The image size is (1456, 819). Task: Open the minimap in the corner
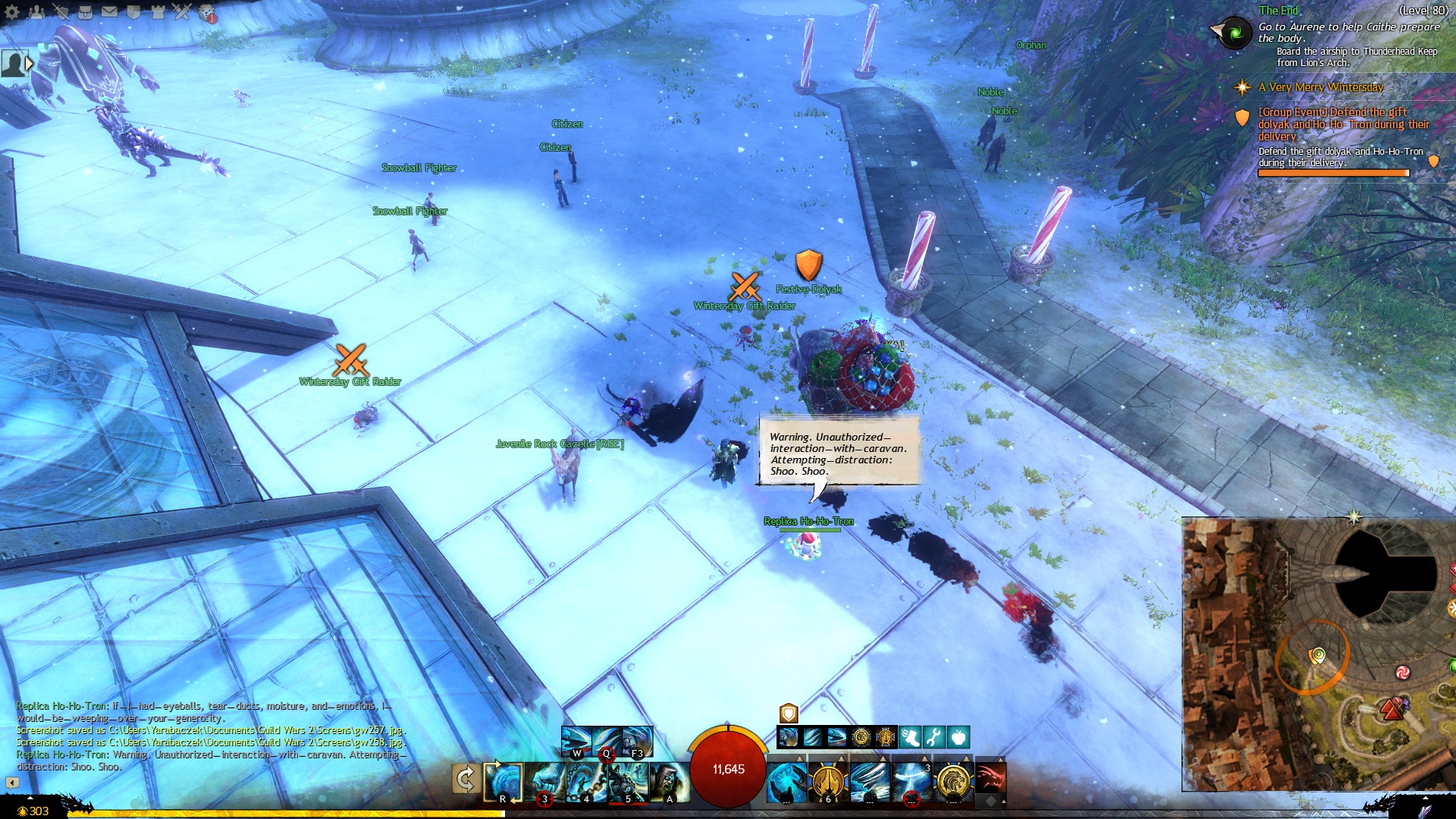pyautogui.click(x=1318, y=654)
